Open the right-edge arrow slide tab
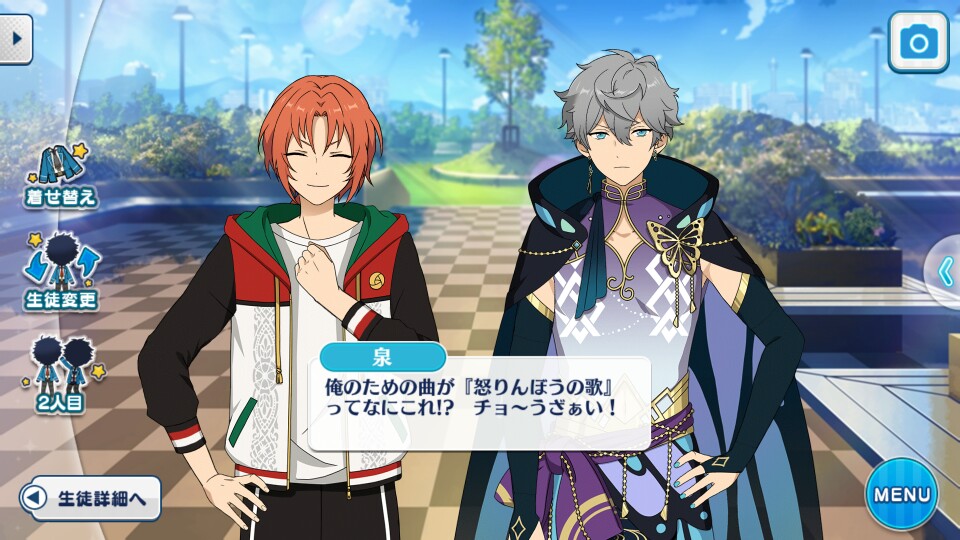This screenshot has height=540, width=960. [945, 271]
